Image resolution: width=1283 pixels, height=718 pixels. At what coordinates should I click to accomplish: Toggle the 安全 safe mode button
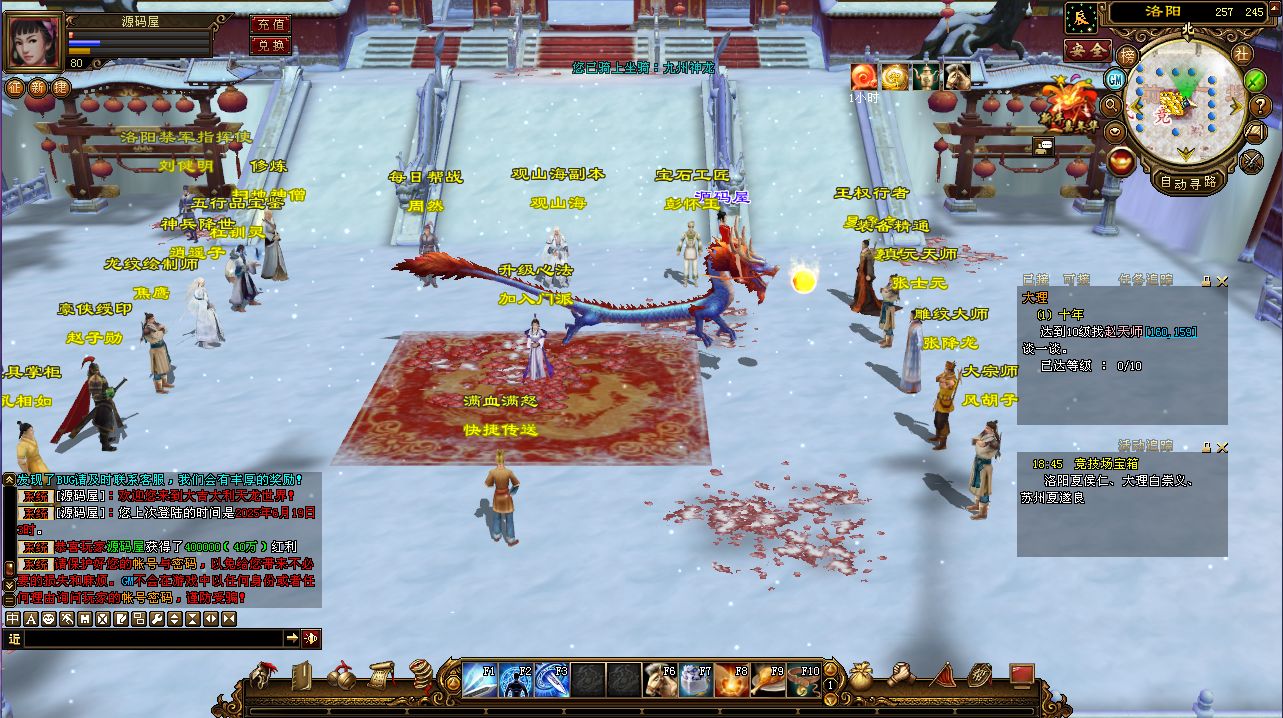point(1087,50)
